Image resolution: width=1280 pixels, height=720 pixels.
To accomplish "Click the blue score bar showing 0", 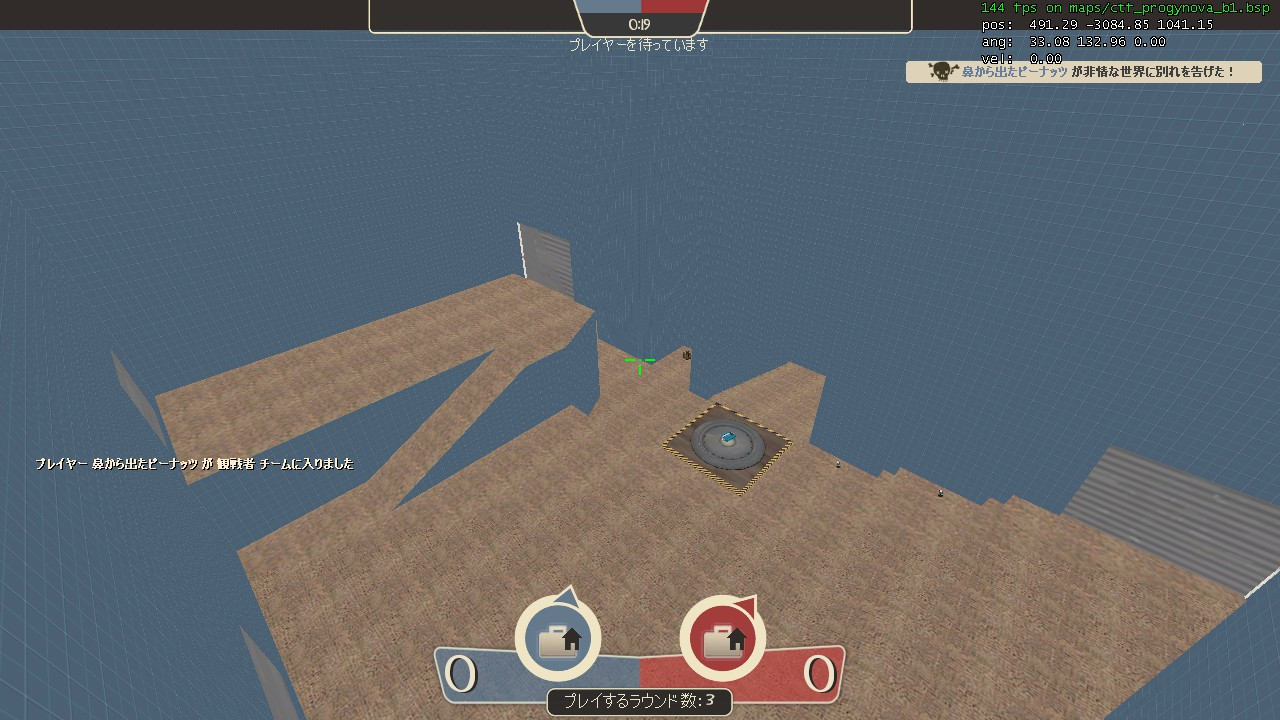I will pyautogui.click(x=461, y=674).
